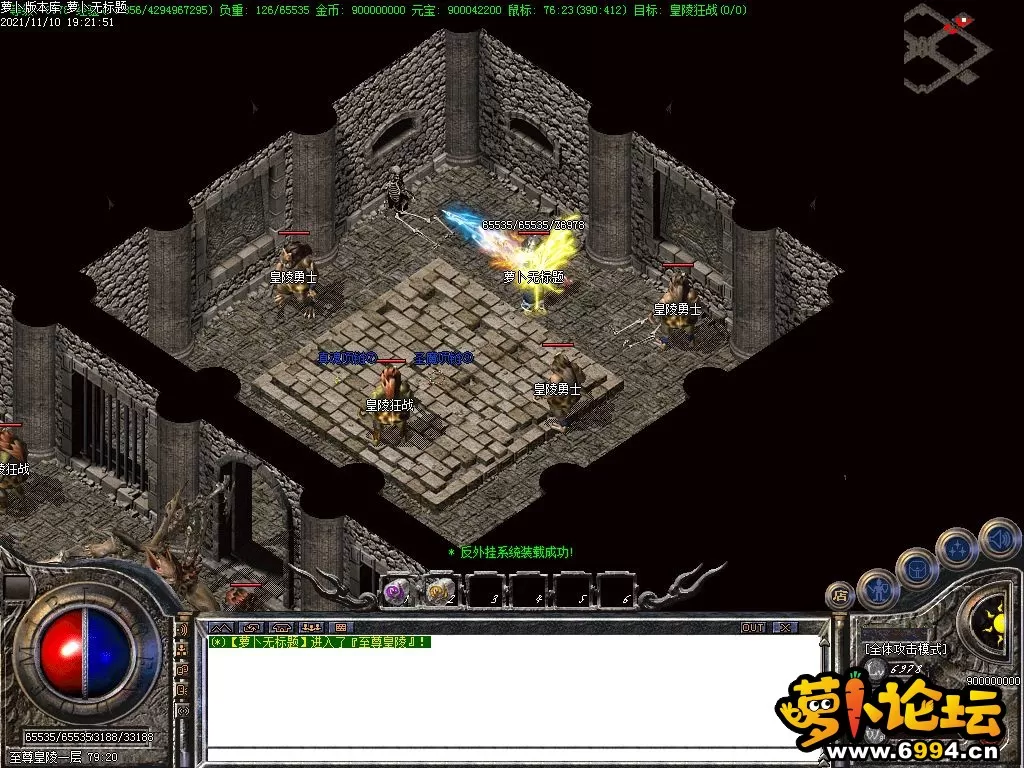Open the skills sparkle button

(957, 548)
